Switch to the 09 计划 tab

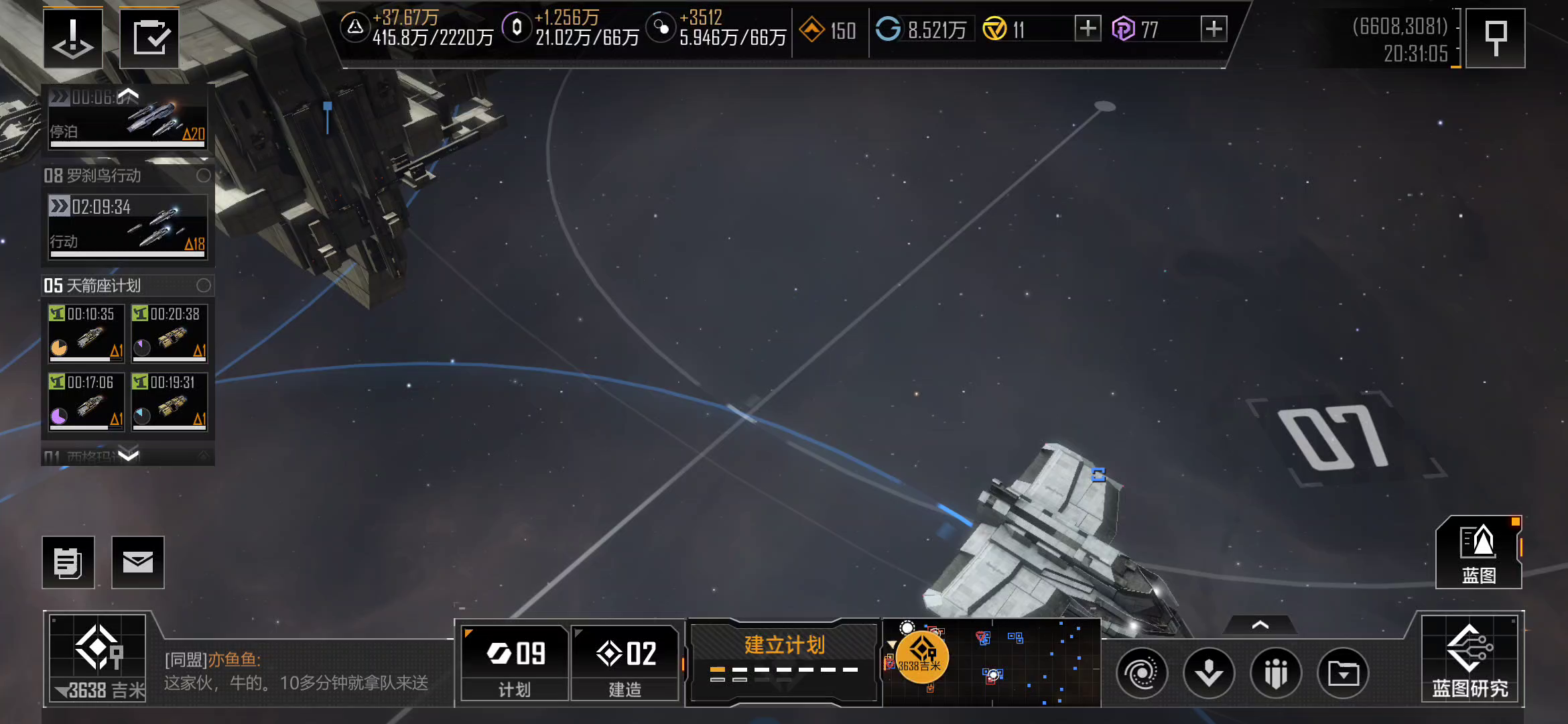[515, 662]
